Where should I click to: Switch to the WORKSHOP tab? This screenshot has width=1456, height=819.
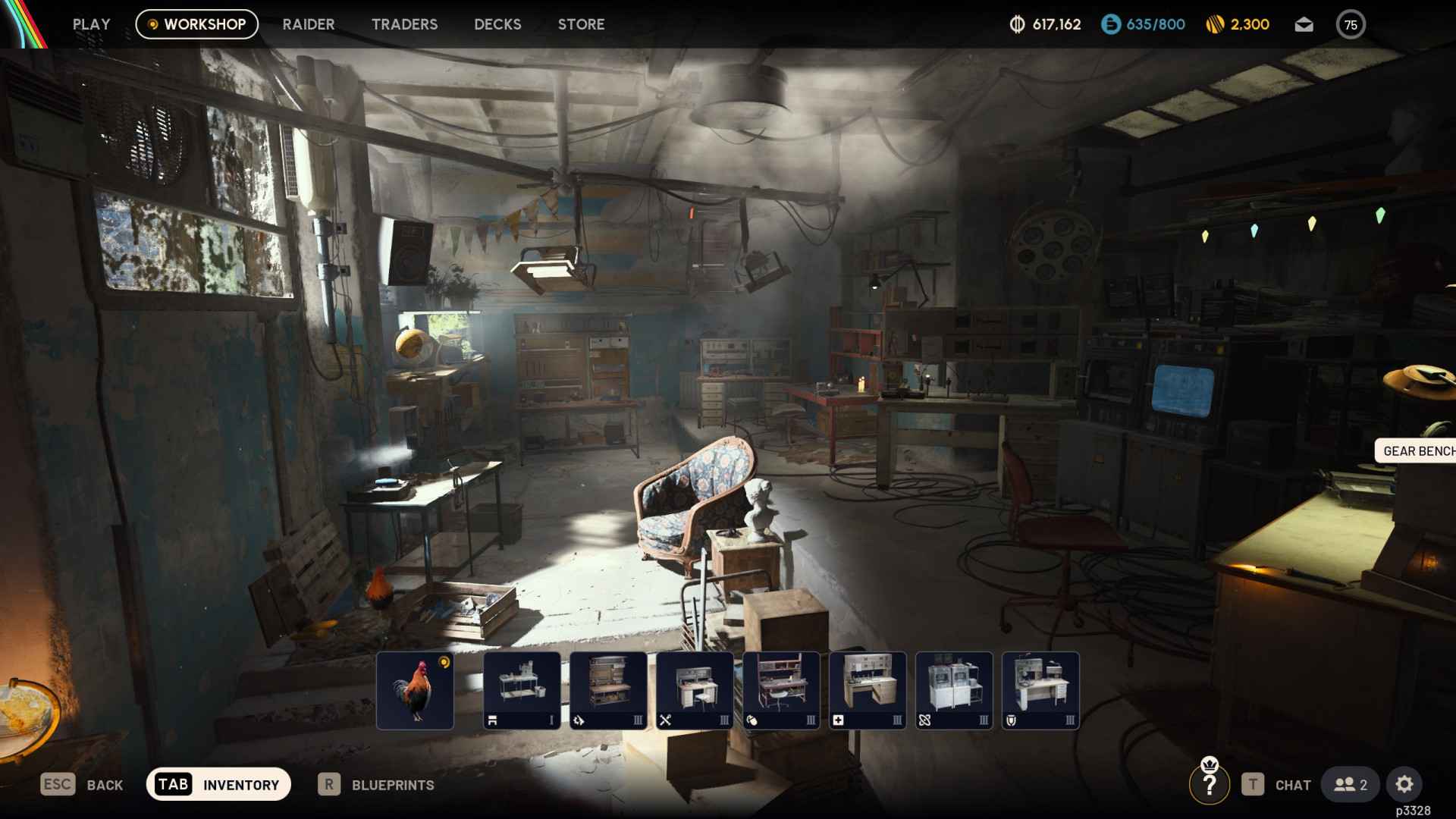click(196, 24)
